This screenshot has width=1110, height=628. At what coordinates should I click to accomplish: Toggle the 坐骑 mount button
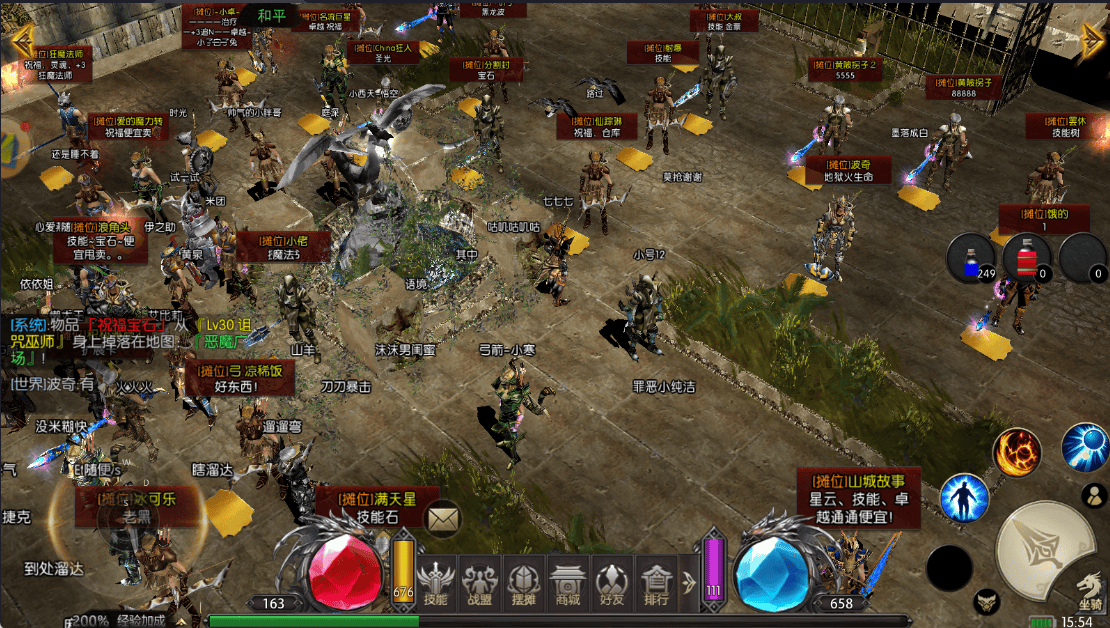[1089, 590]
